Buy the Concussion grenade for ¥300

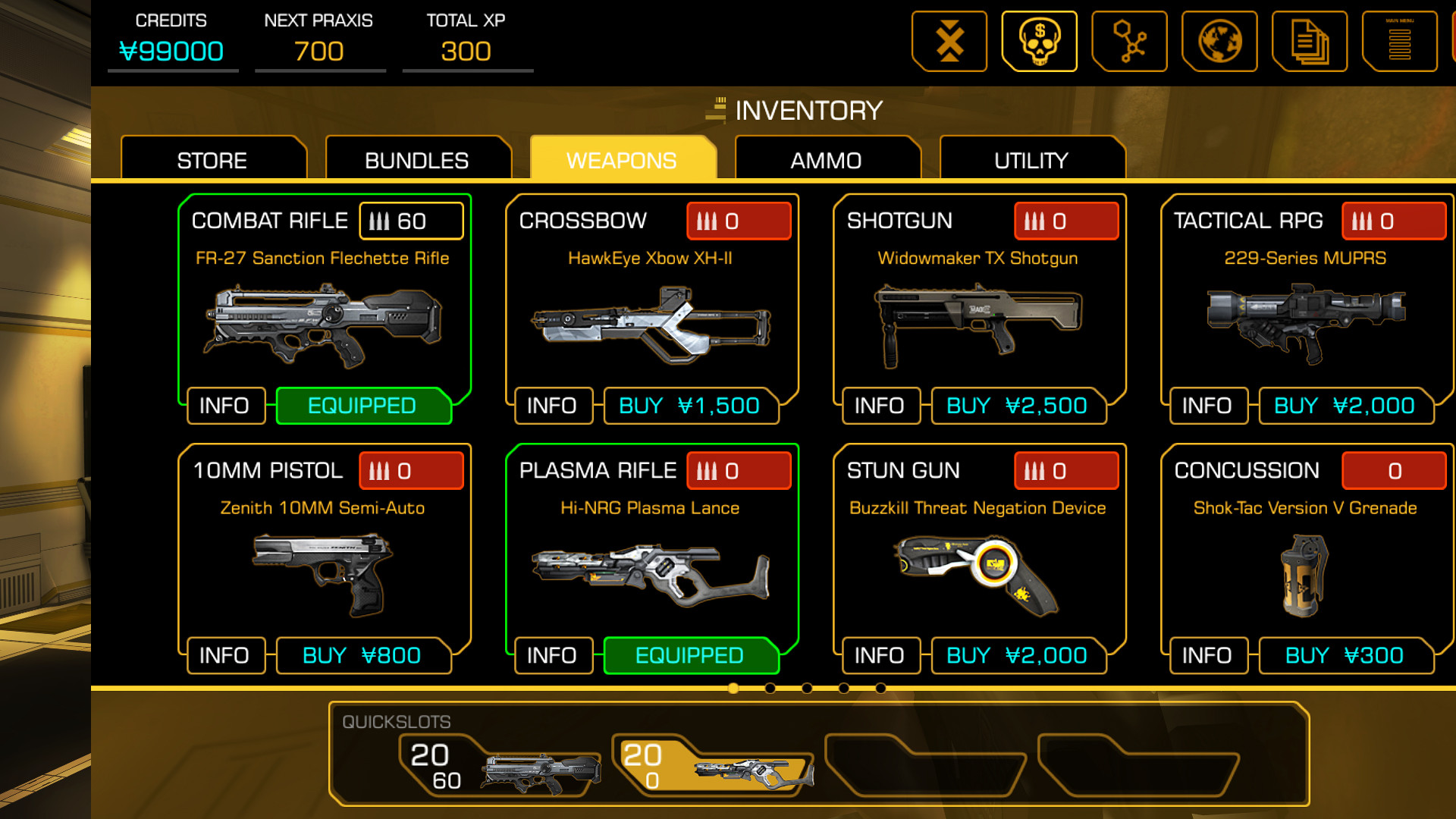click(x=1344, y=655)
